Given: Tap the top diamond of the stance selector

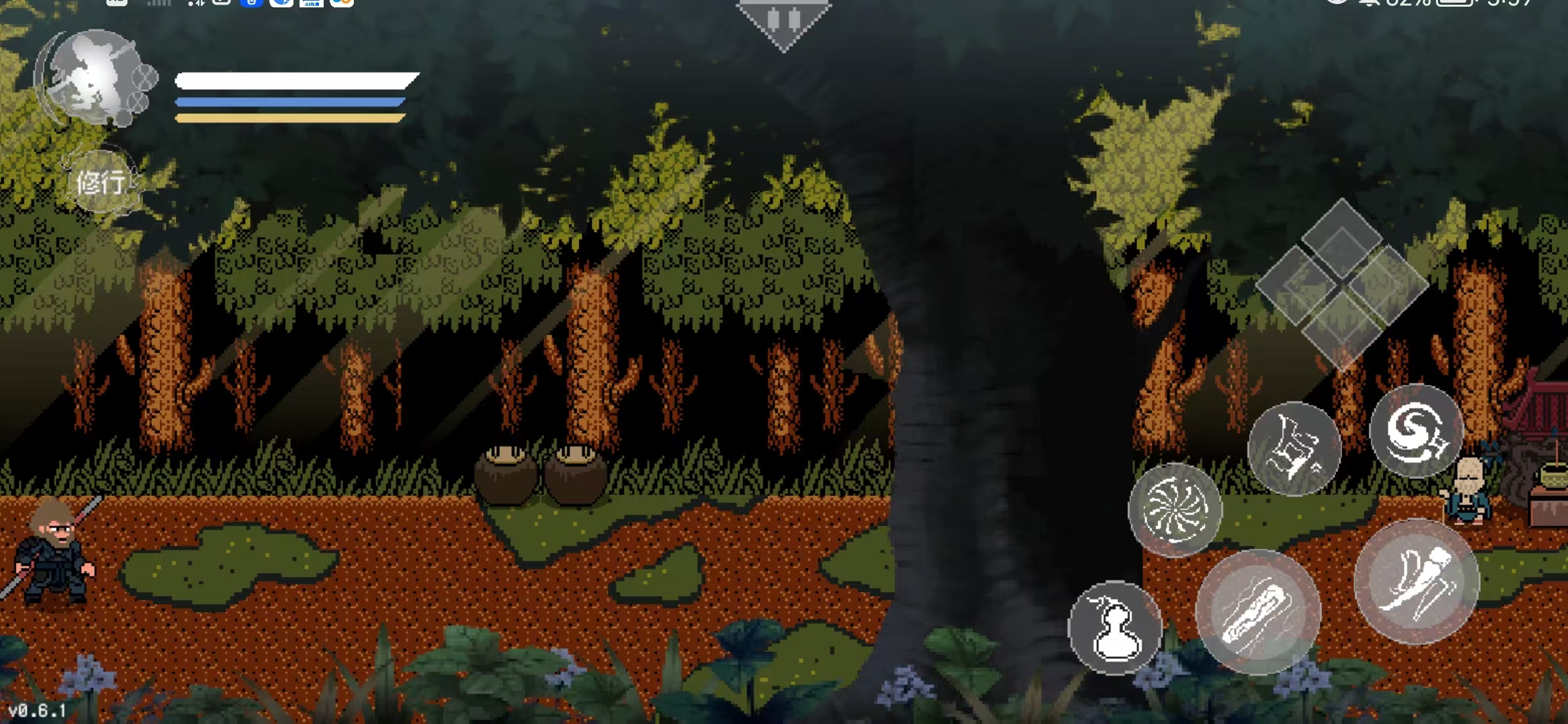Looking at the screenshot, I should (x=1342, y=237).
